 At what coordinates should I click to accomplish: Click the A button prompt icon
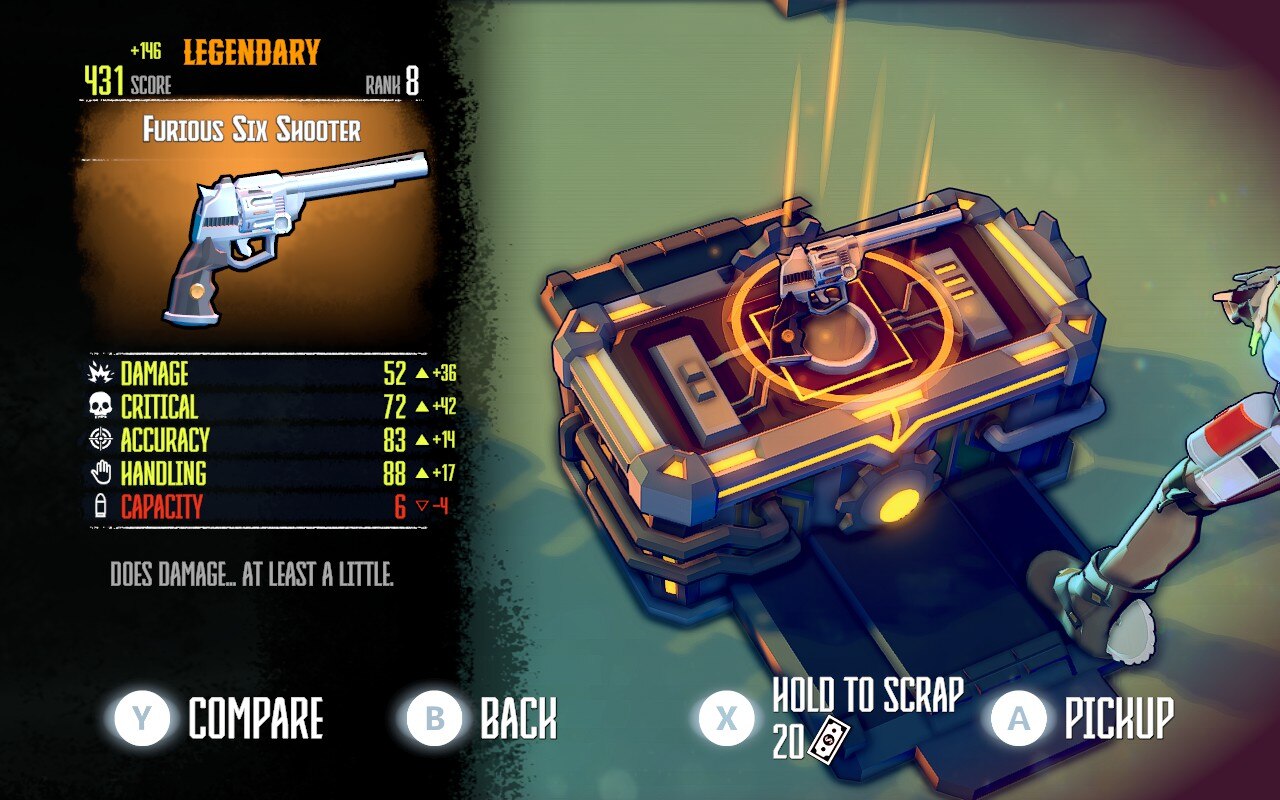(x=1019, y=716)
